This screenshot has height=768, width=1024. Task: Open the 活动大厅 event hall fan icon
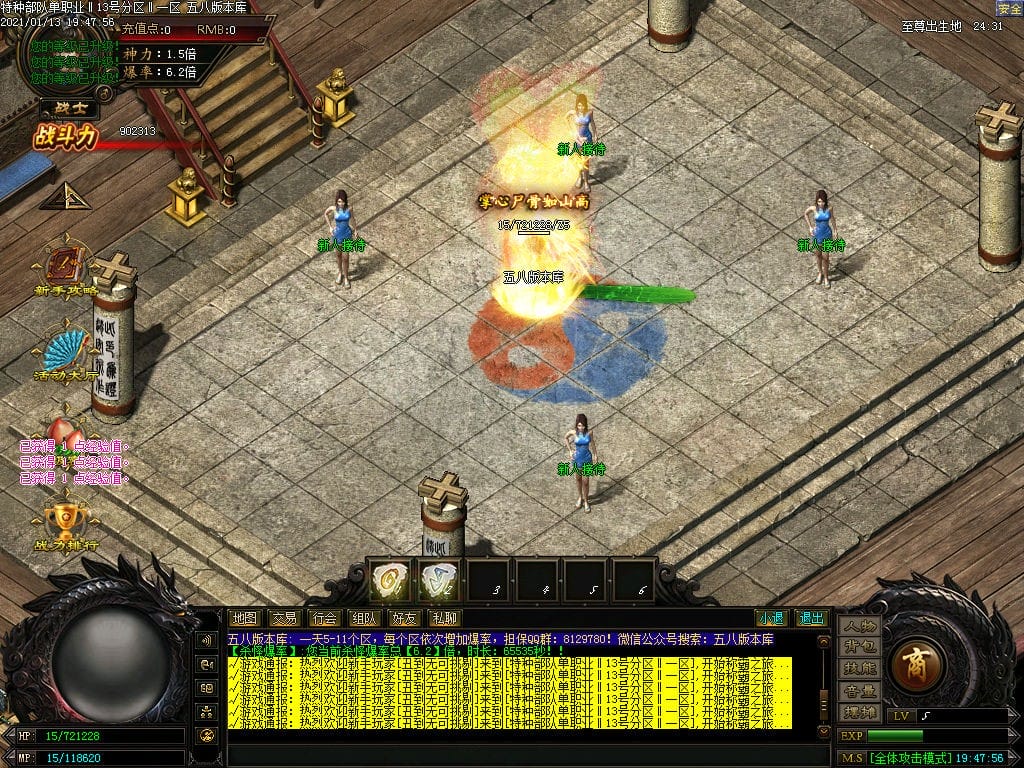(x=65, y=354)
